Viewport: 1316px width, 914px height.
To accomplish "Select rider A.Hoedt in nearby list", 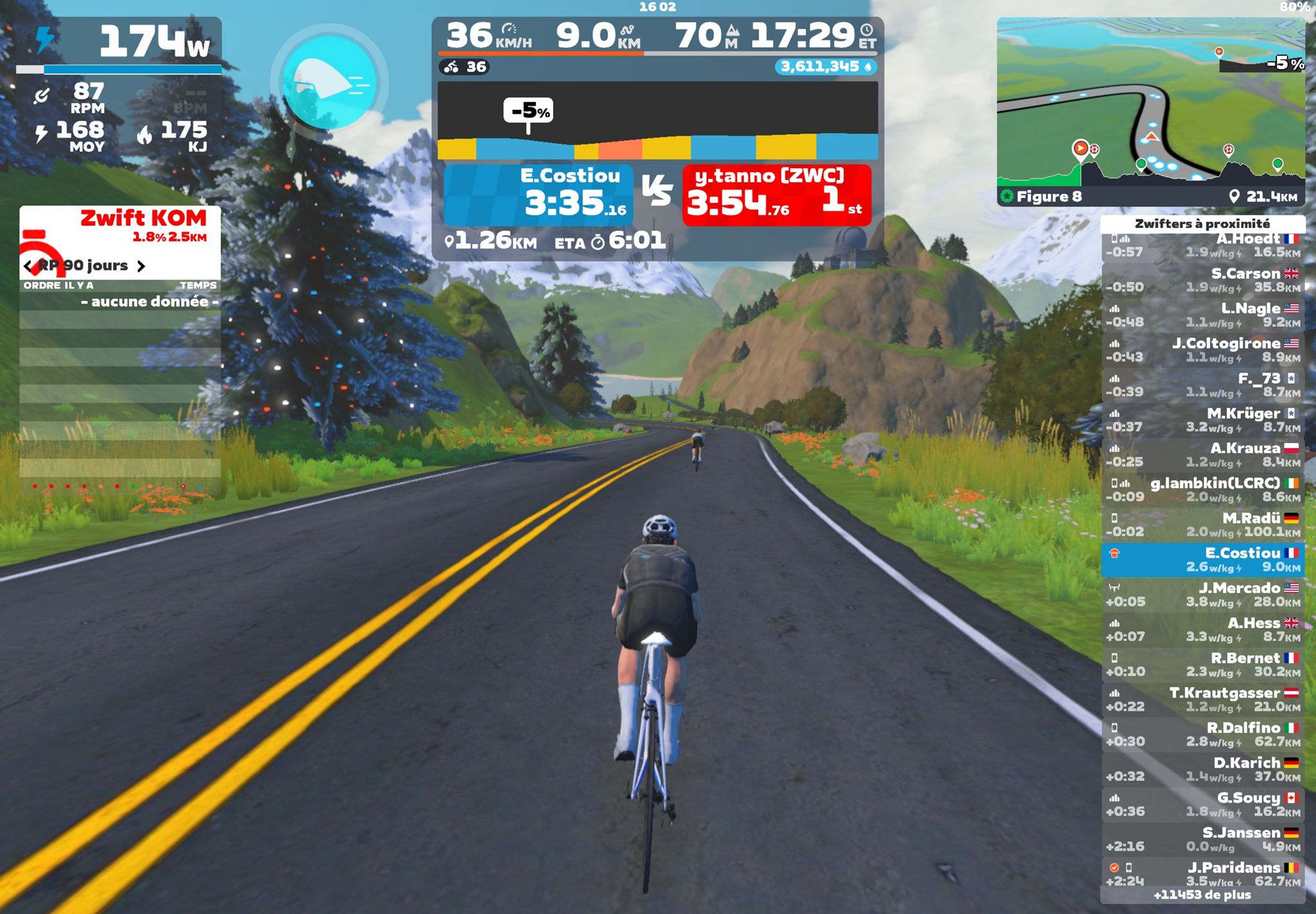I will (1202, 246).
